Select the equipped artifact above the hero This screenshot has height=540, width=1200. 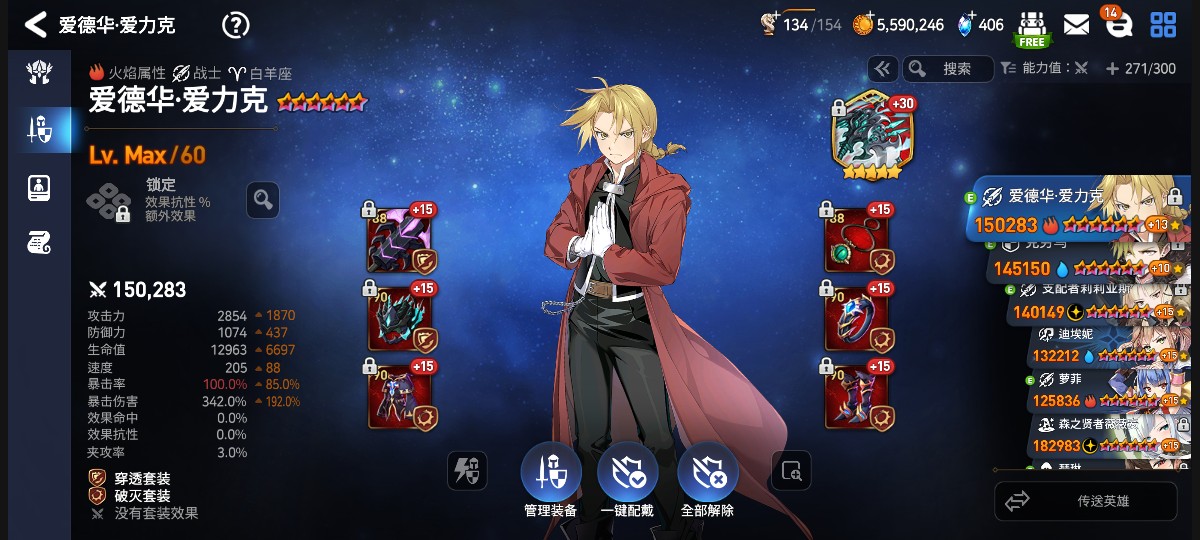(867, 138)
